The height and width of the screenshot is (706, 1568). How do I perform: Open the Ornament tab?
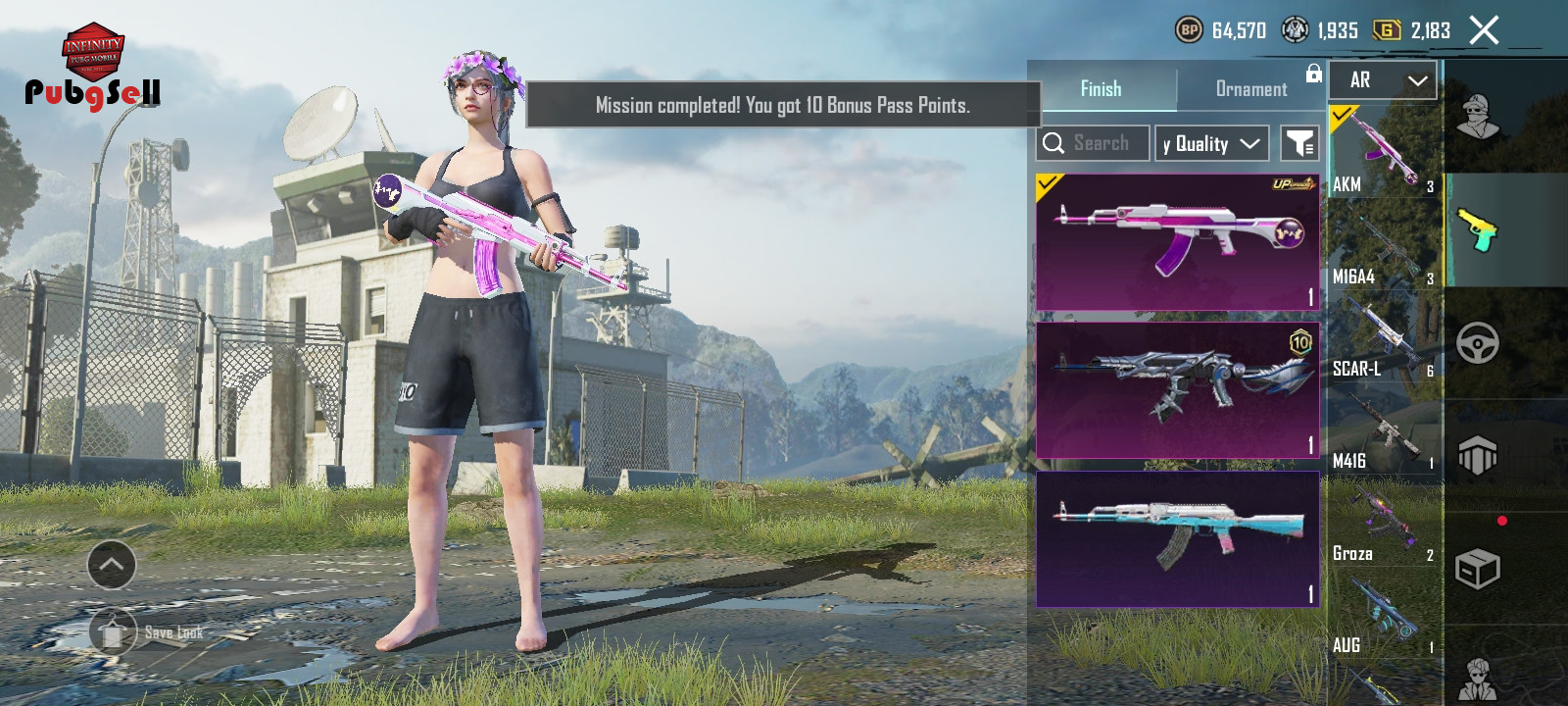tap(1250, 88)
